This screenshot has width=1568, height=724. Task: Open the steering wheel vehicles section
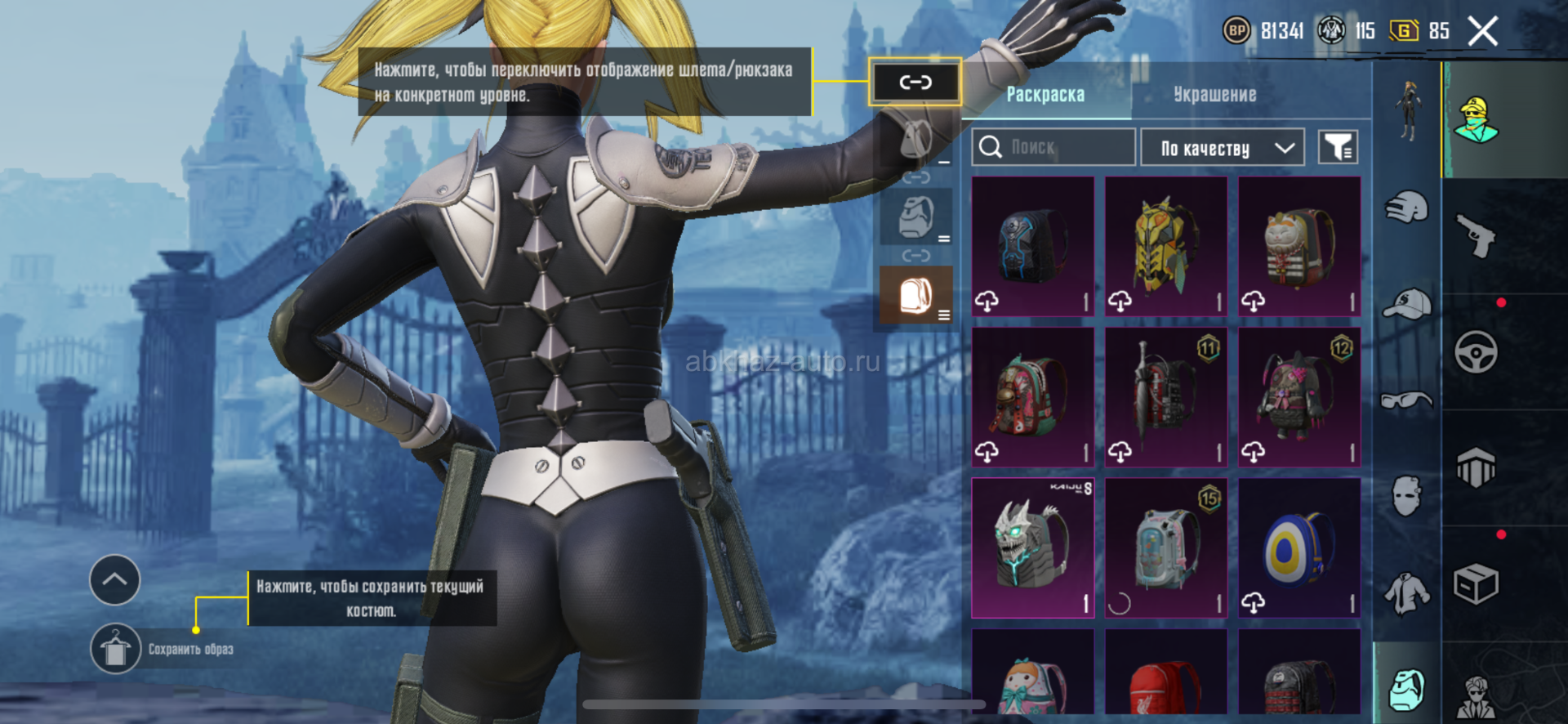point(1477,353)
